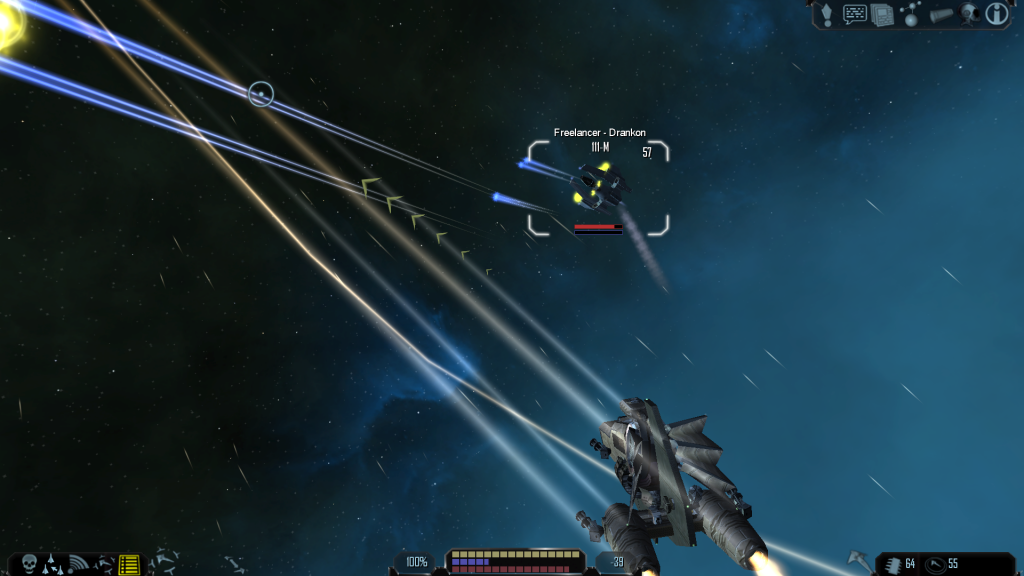Image resolution: width=1024 pixels, height=576 pixels.
Task: Select the targeted Freelancer - Drankon ship bracket
Action: (x=598, y=188)
